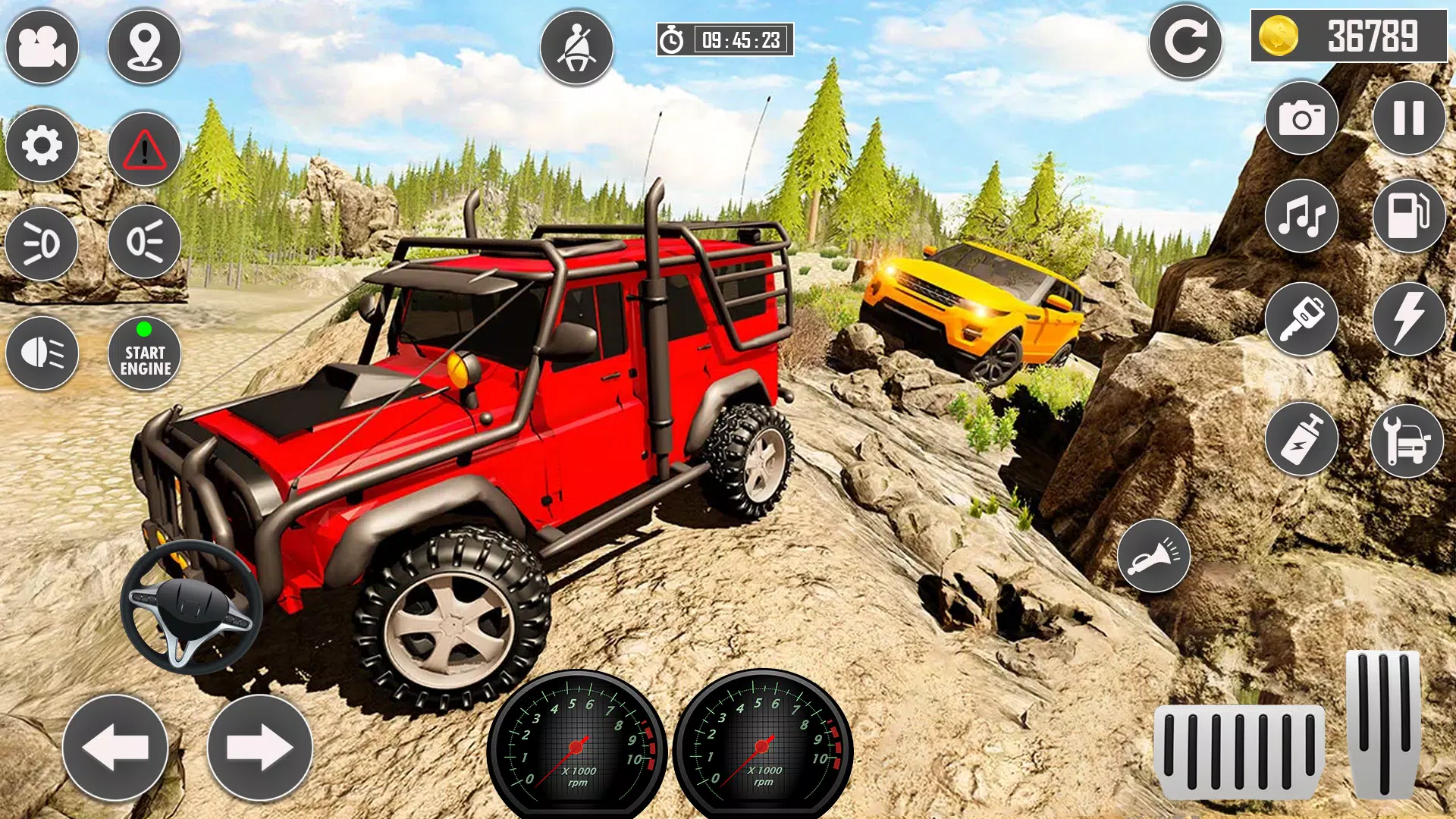This screenshot has height=819, width=1456.
Task: Toggle the music notes button
Action: 1302,216
